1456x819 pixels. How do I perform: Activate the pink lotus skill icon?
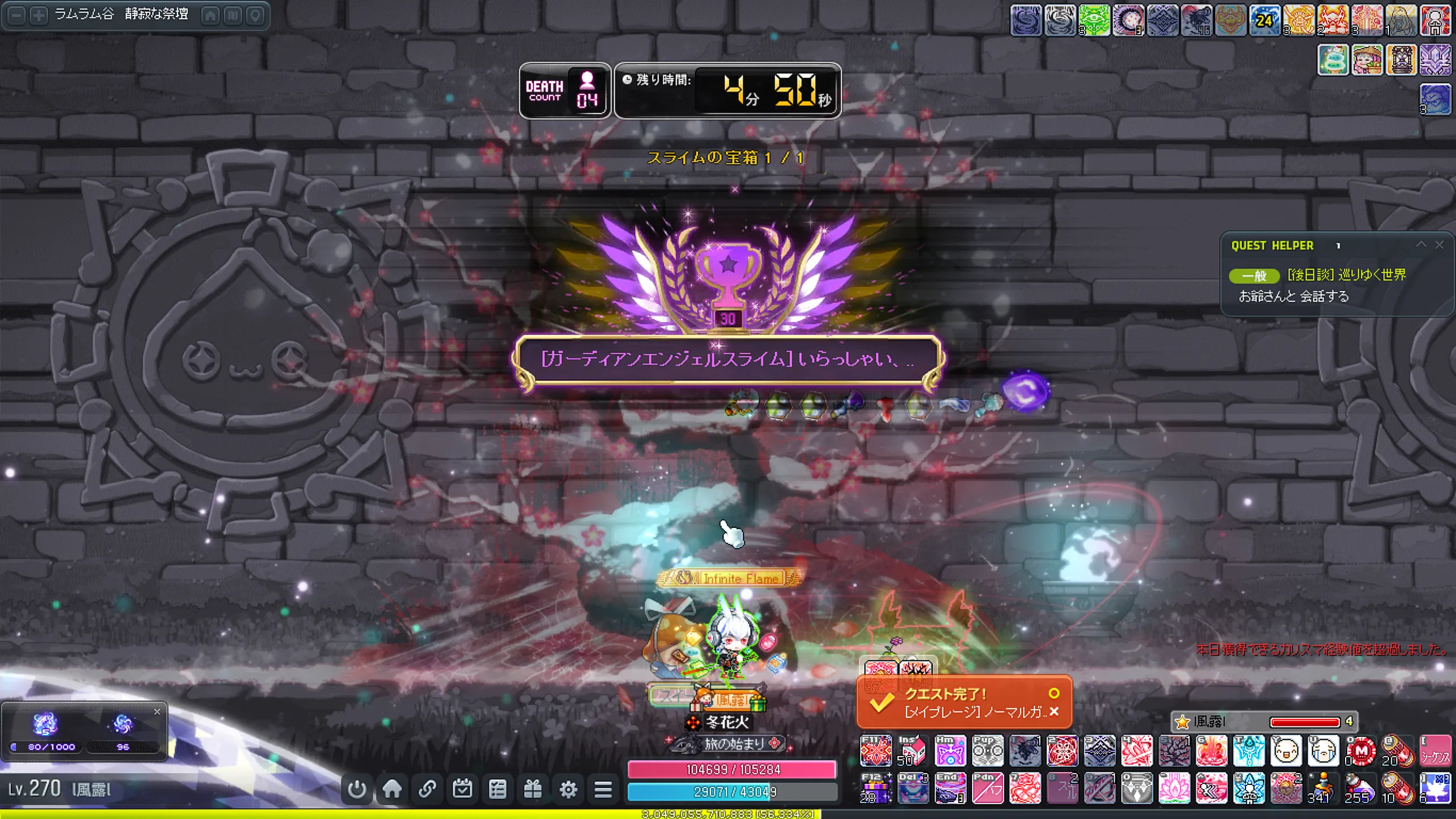click(x=1174, y=788)
